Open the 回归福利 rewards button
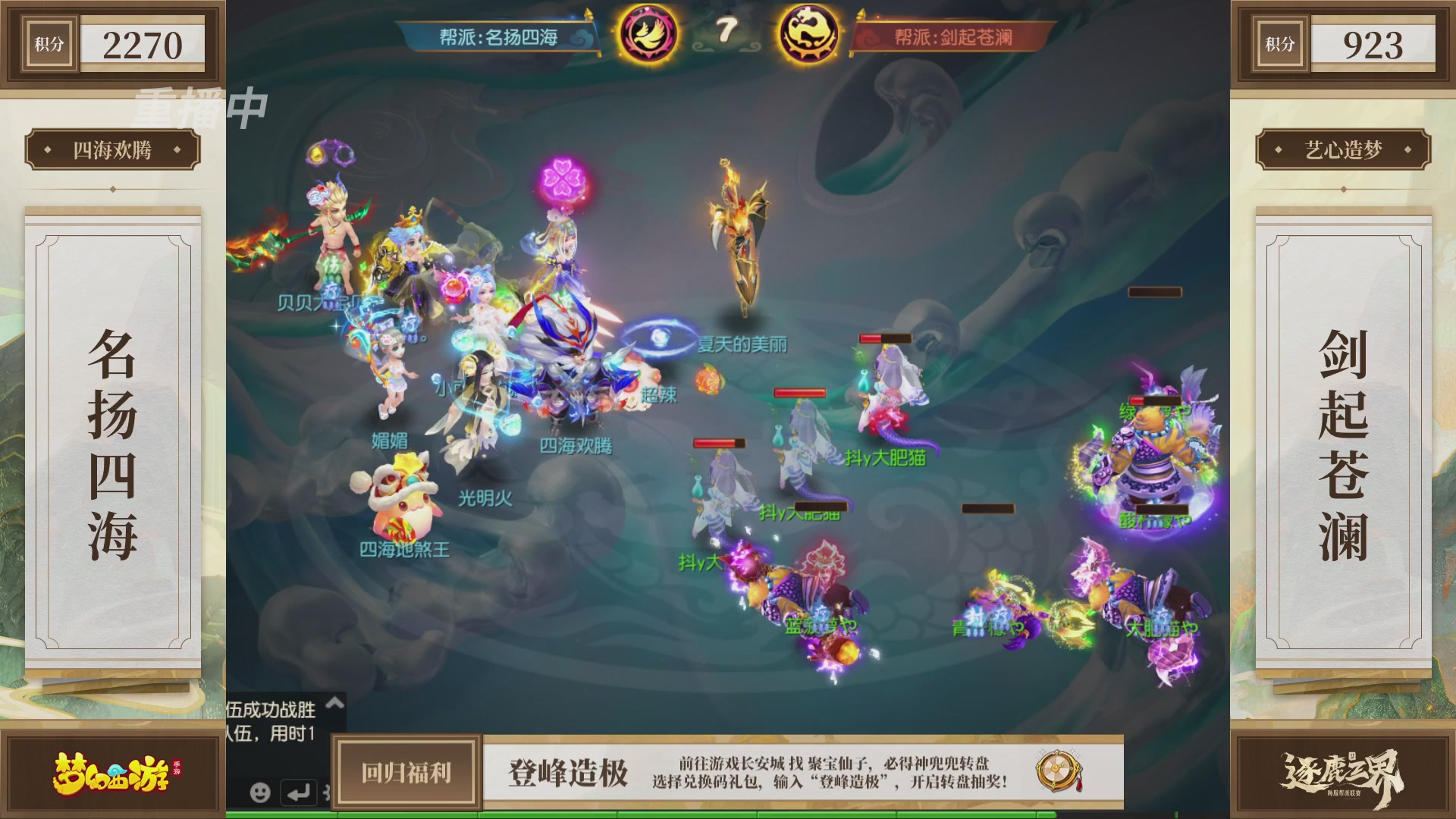 (406, 773)
